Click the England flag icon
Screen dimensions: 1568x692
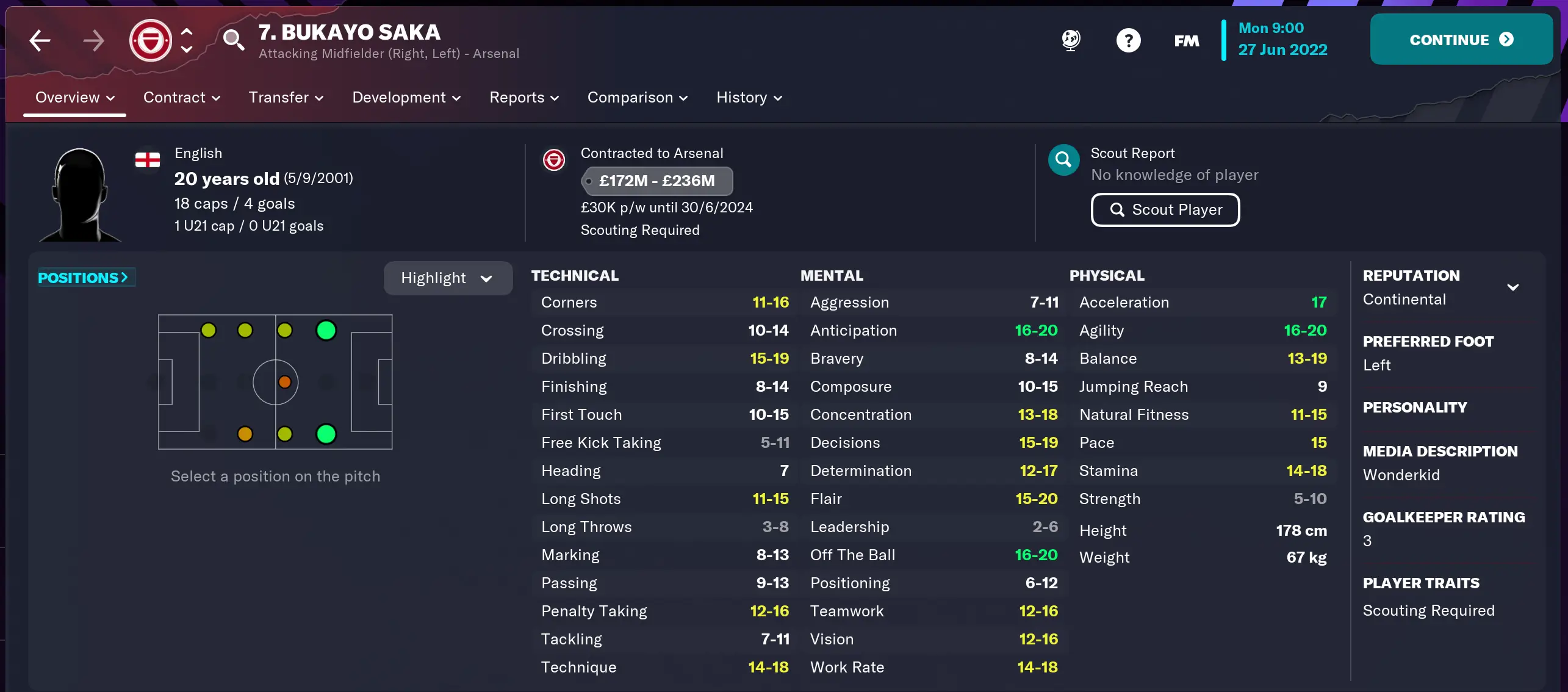[146, 160]
